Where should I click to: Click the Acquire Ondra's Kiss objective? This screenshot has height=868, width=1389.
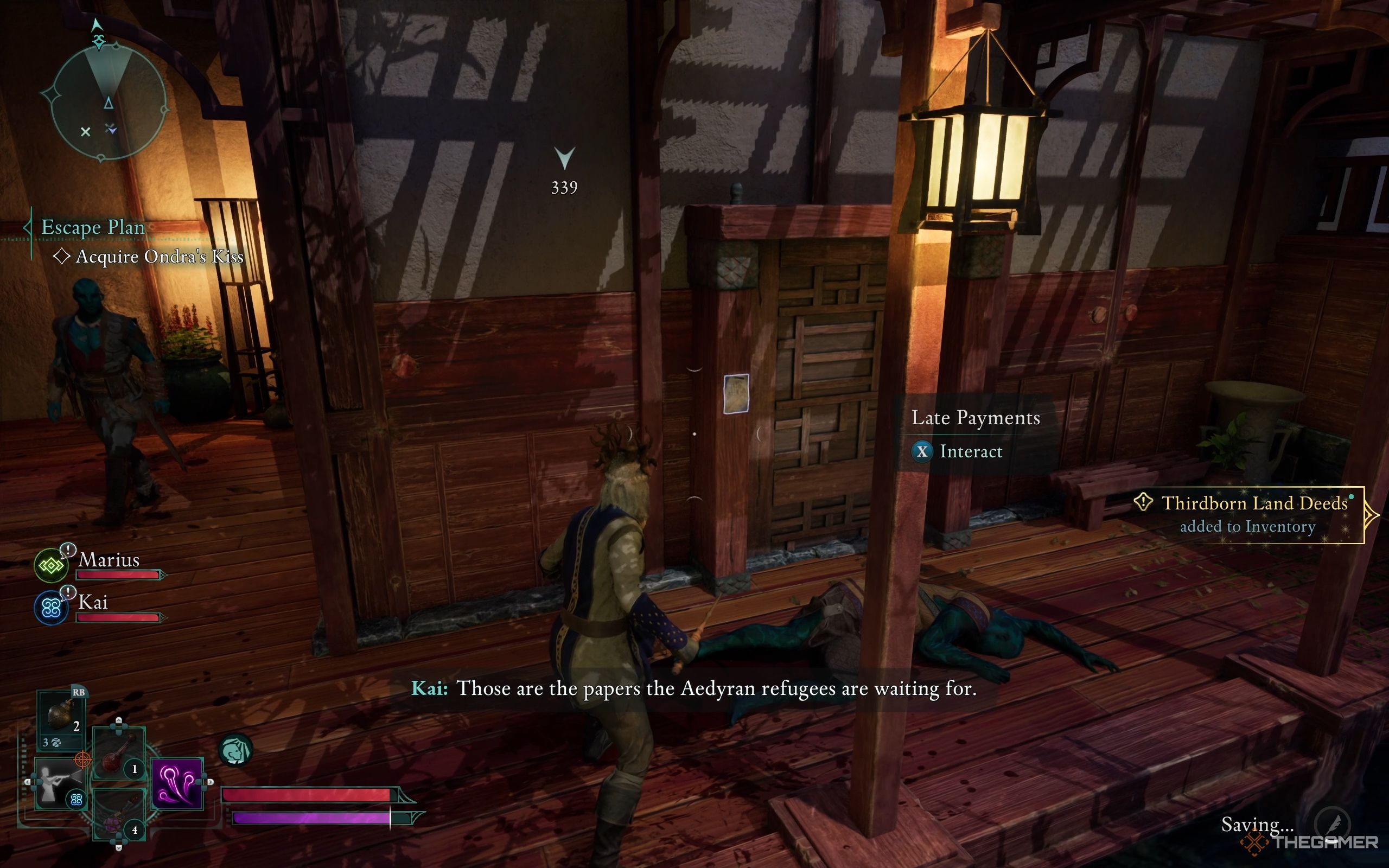[159, 257]
